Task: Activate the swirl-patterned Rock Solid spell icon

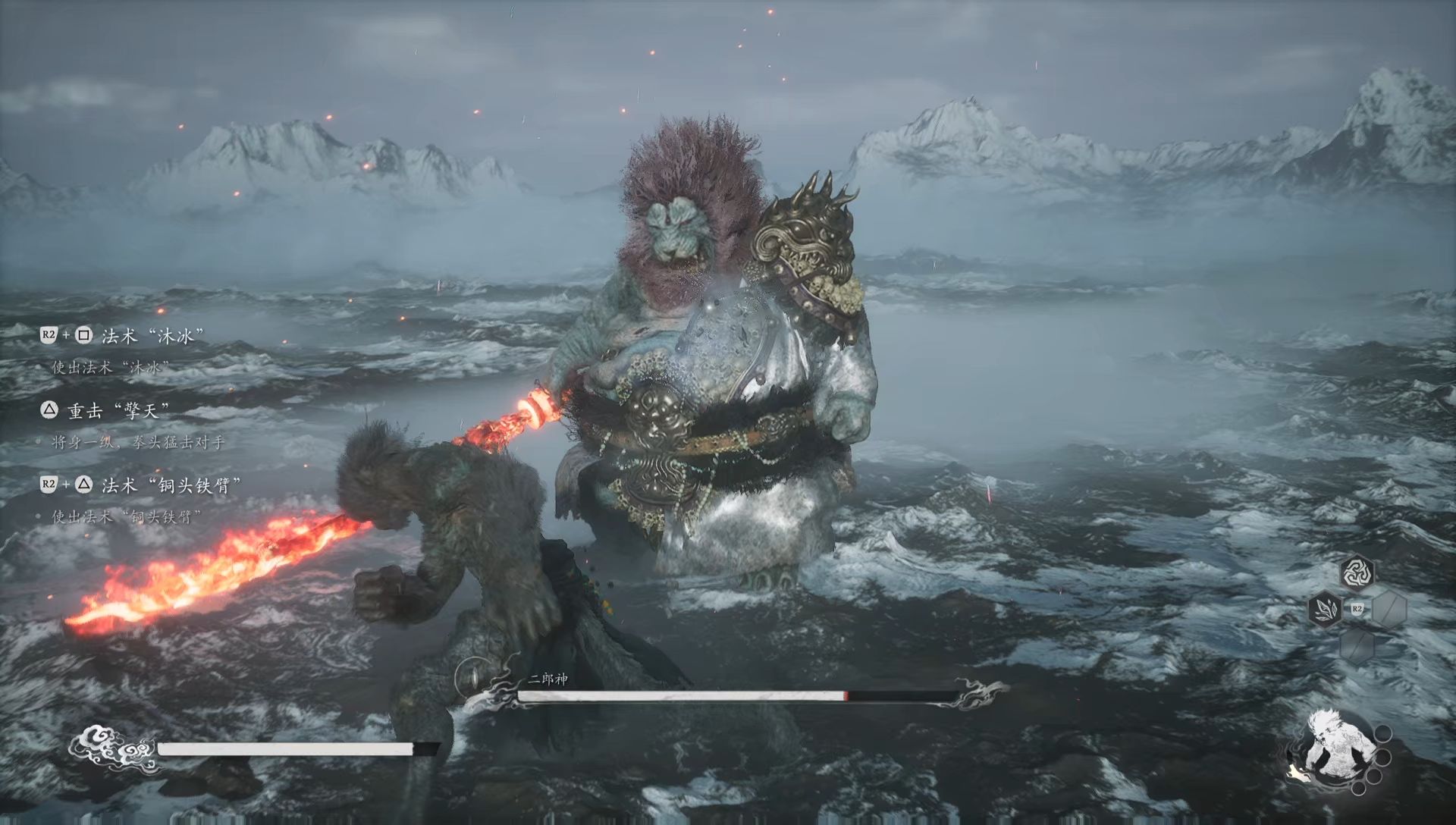Action: point(1357,573)
